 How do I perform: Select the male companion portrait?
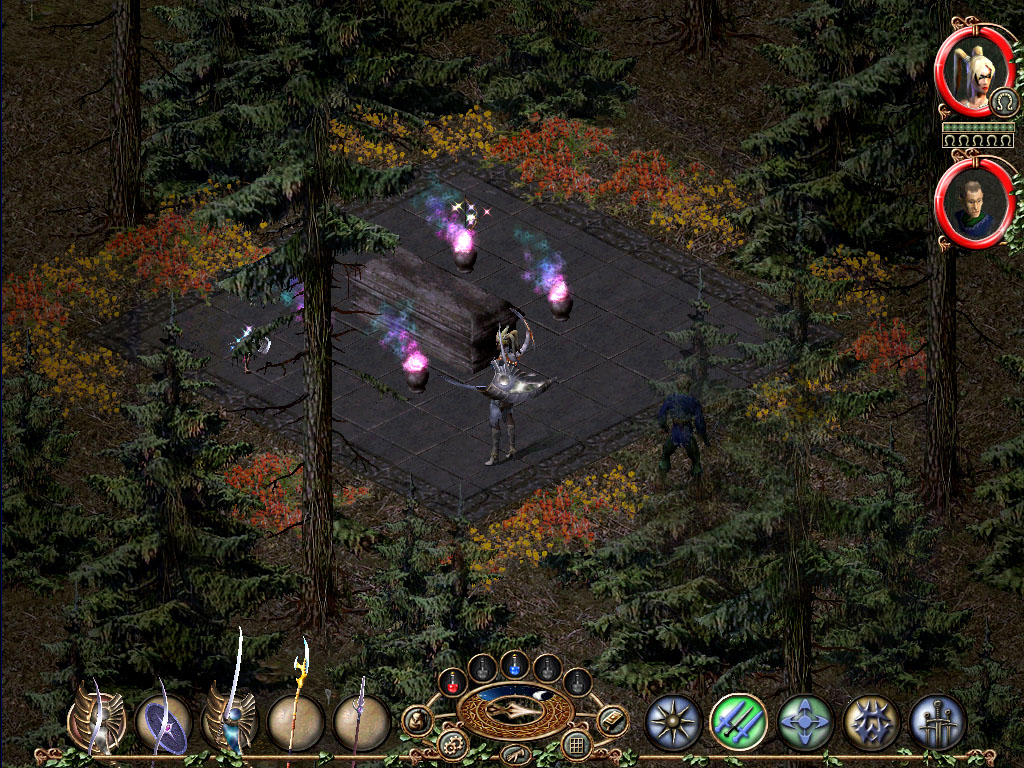[972, 204]
